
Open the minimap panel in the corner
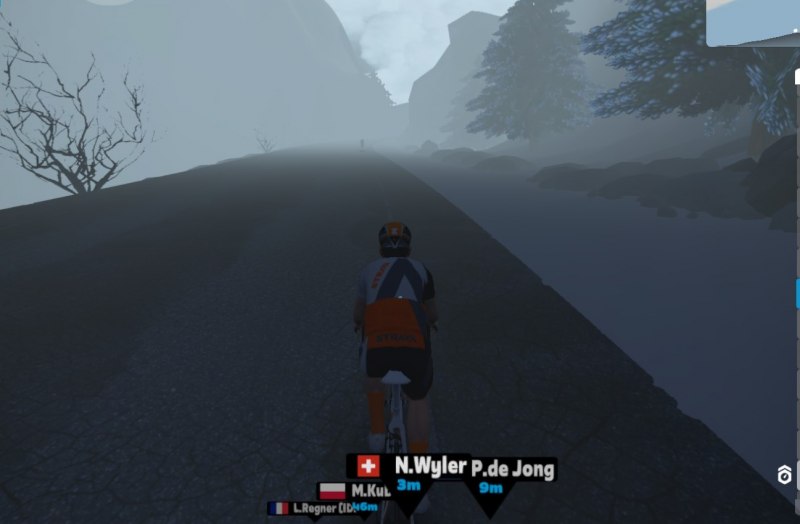click(753, 22)
